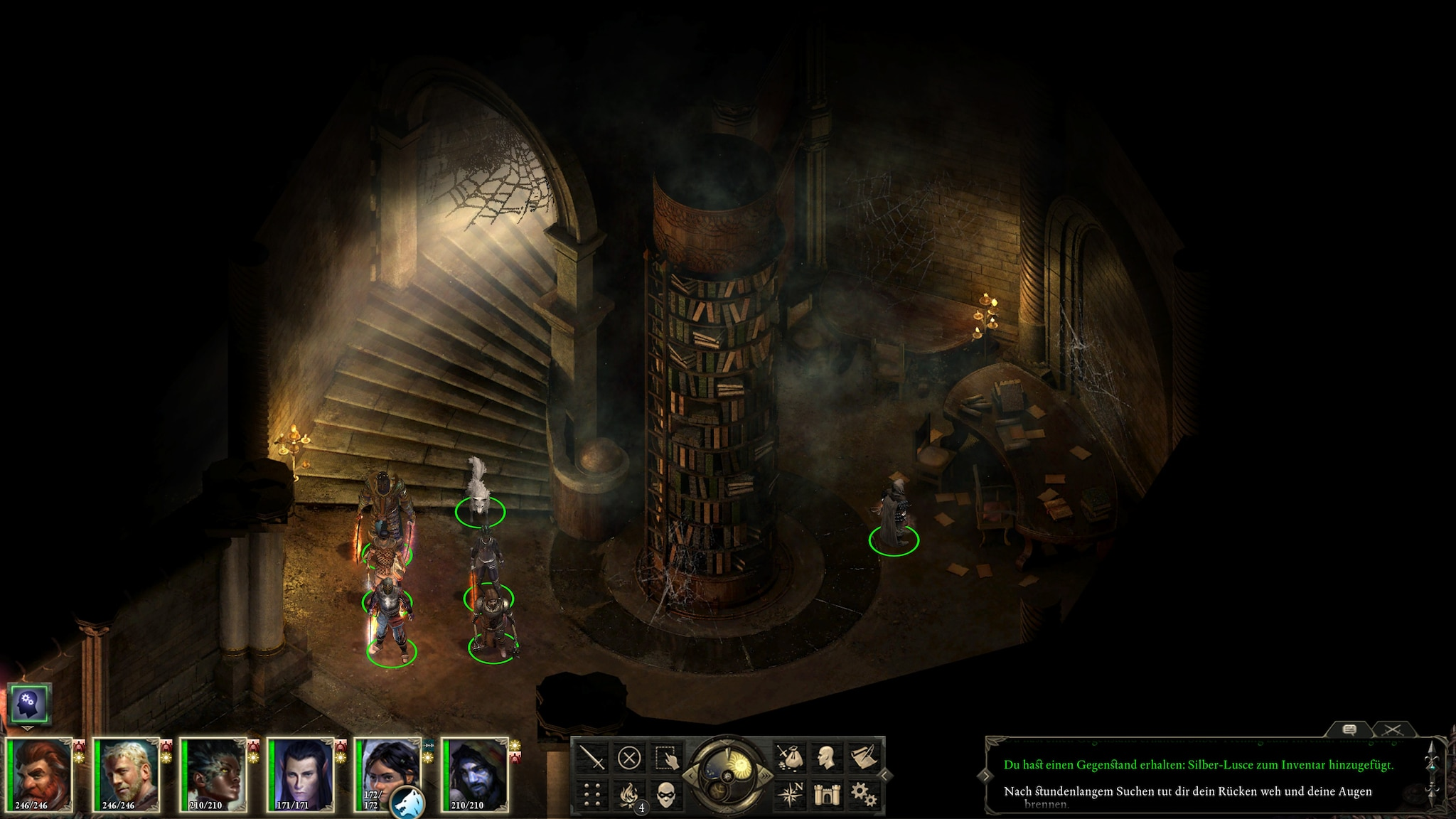Viewport: 1456px width, 819px height.
Task: Choose the dark-skinned godlike character portrait
Action: pos(215,774)
